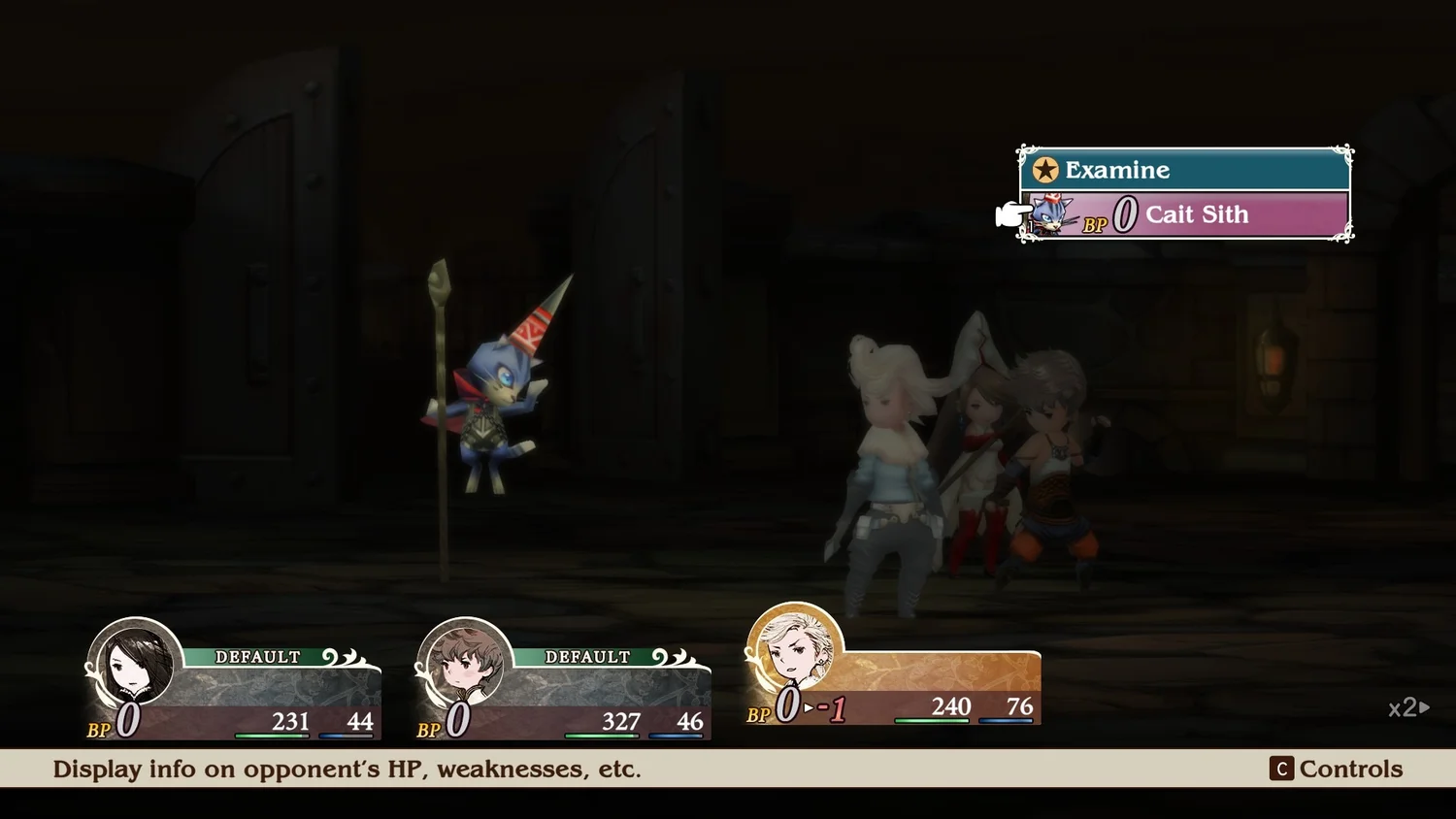Toggle the x2 battle speed control
Image resolution: width=1456 pixels, height=819 pixels.
coord(1408,708)
